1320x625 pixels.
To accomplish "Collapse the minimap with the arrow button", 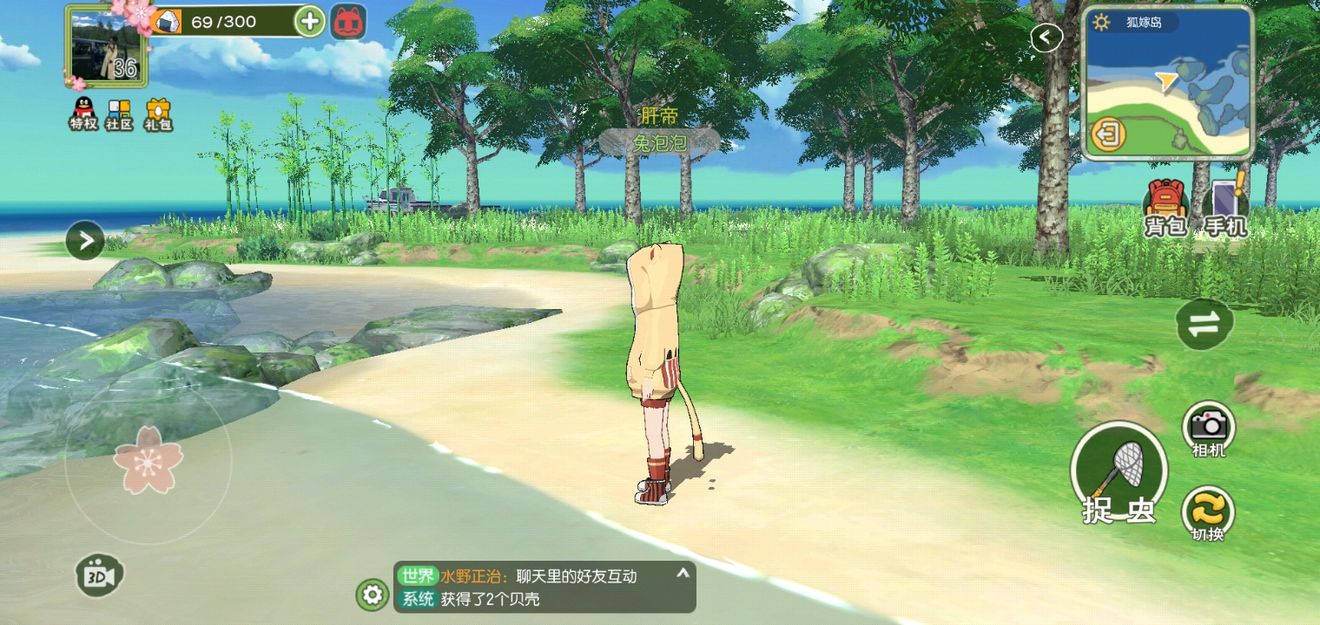I will click(x=1046, y=38).
